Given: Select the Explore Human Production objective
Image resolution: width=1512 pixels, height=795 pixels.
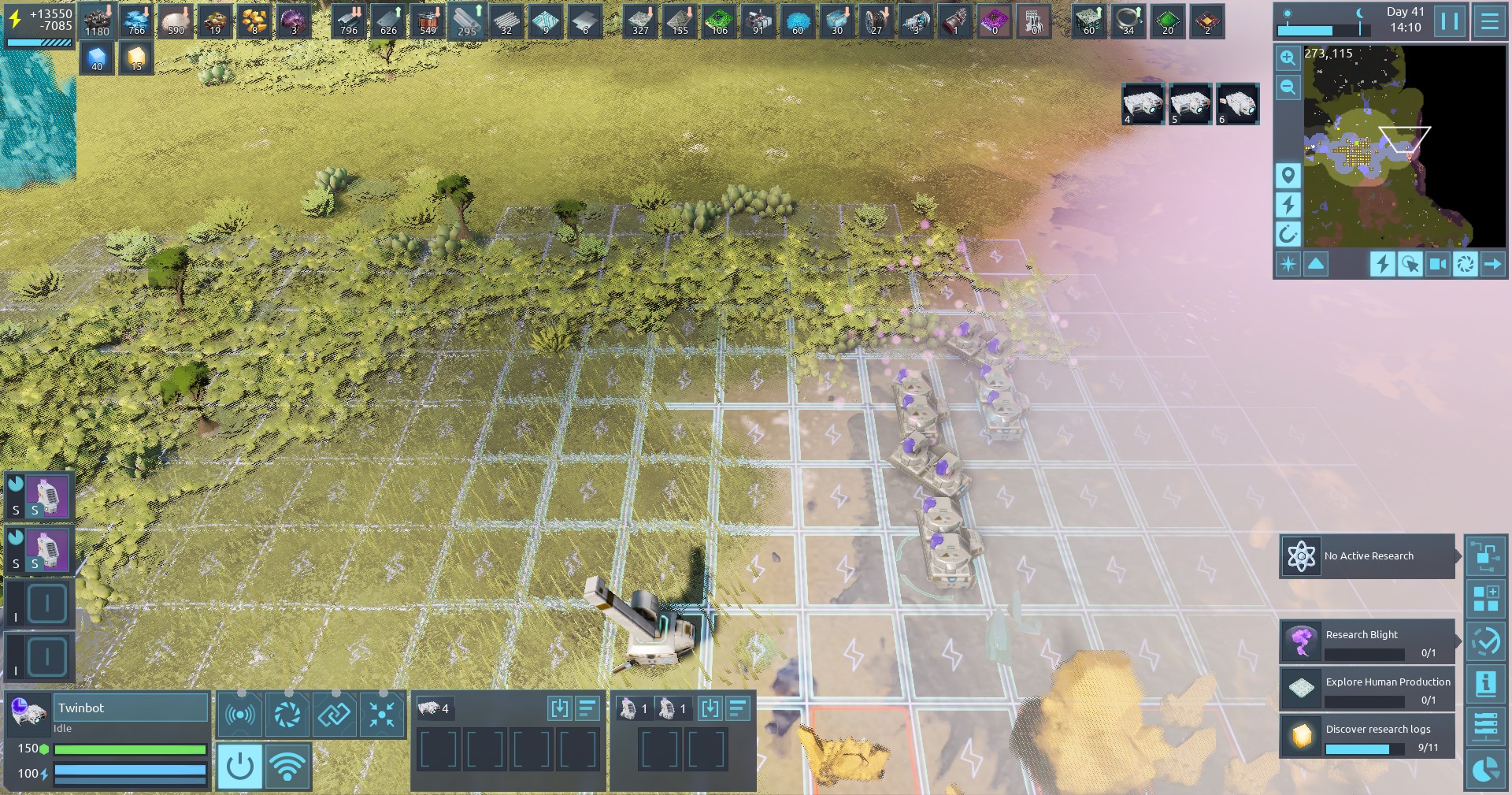Looking at the screenshot, I should [1367, 689].
